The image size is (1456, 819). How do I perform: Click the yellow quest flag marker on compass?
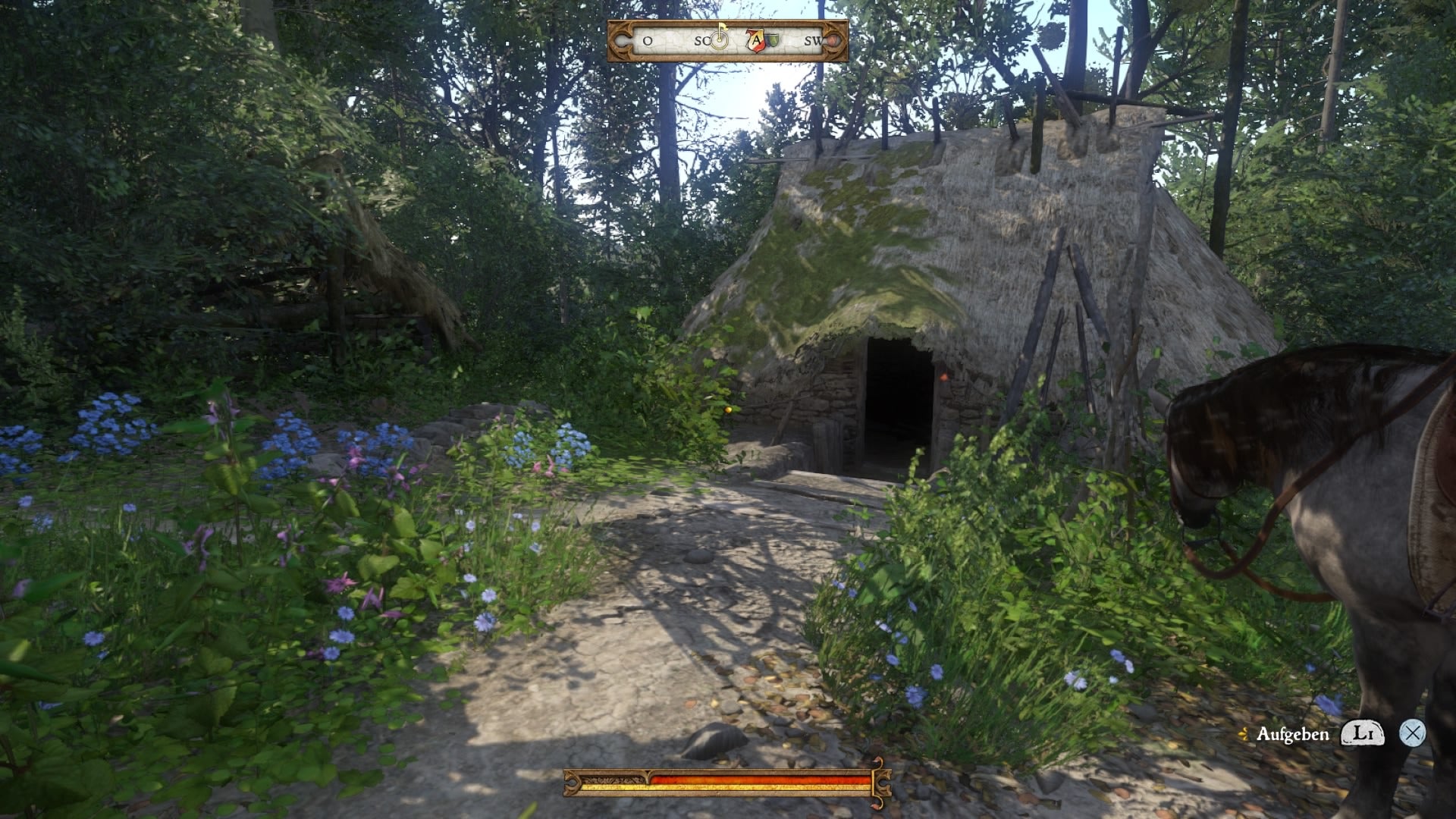[x=724, y=29]
